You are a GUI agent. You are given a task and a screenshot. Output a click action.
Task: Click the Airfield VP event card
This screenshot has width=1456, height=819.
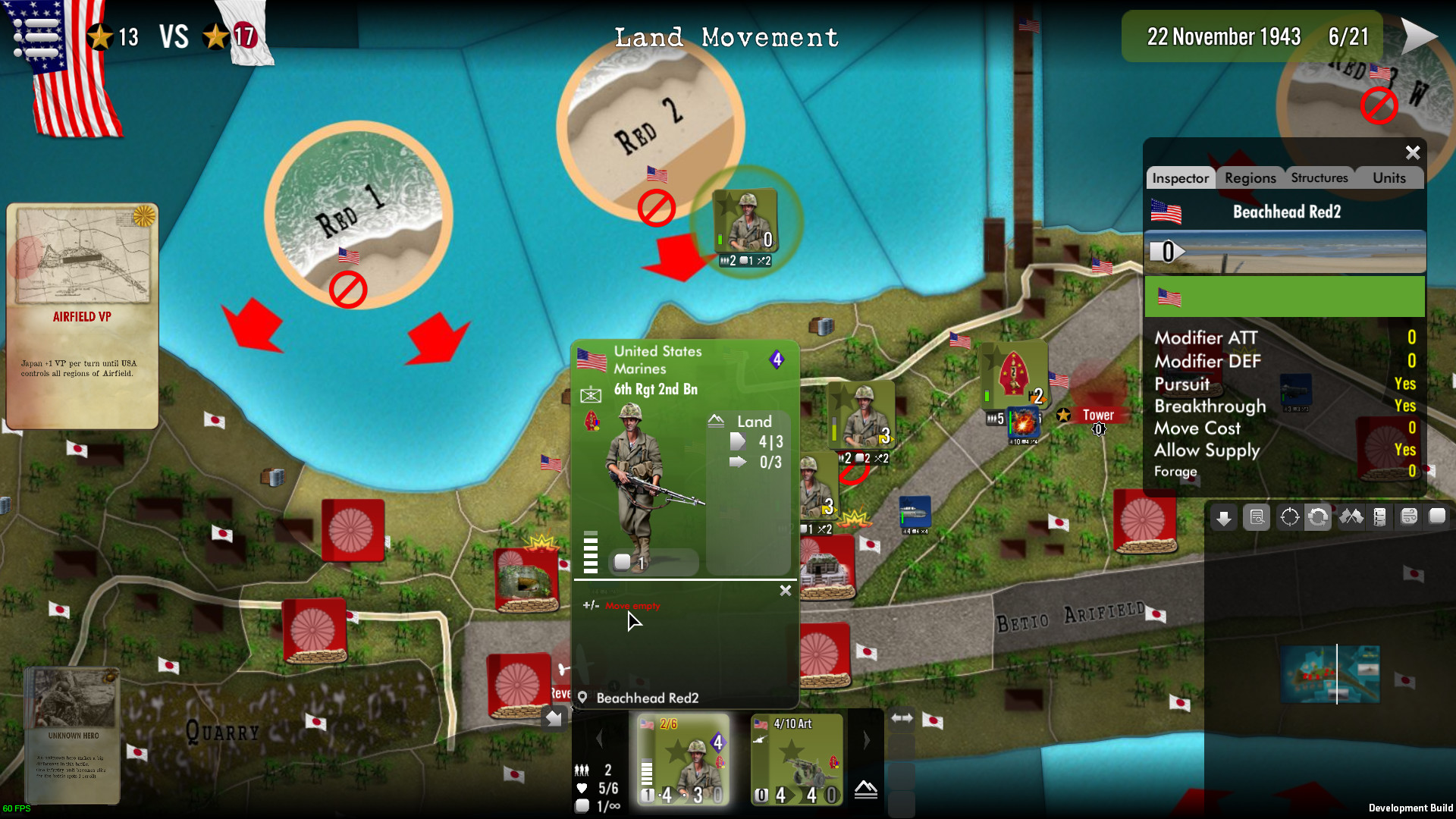point(82,315)
